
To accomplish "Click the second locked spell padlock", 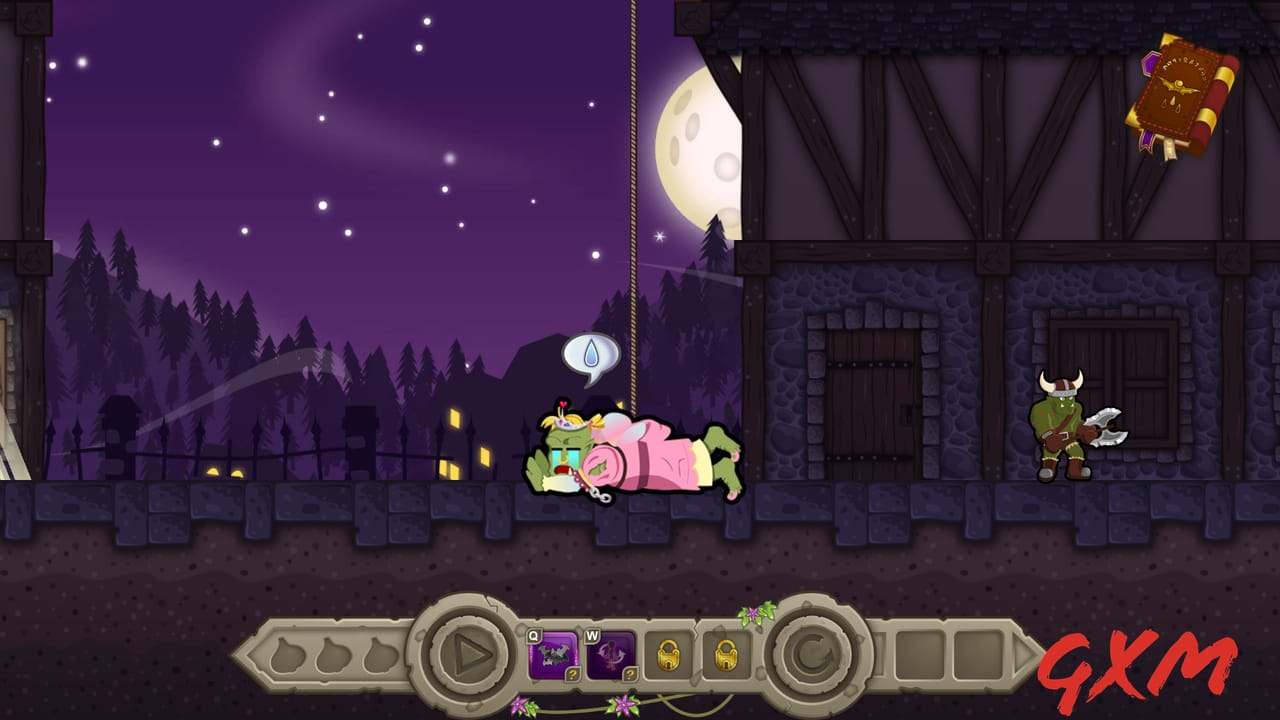I will pyautogui.click(x=727, y=655).
